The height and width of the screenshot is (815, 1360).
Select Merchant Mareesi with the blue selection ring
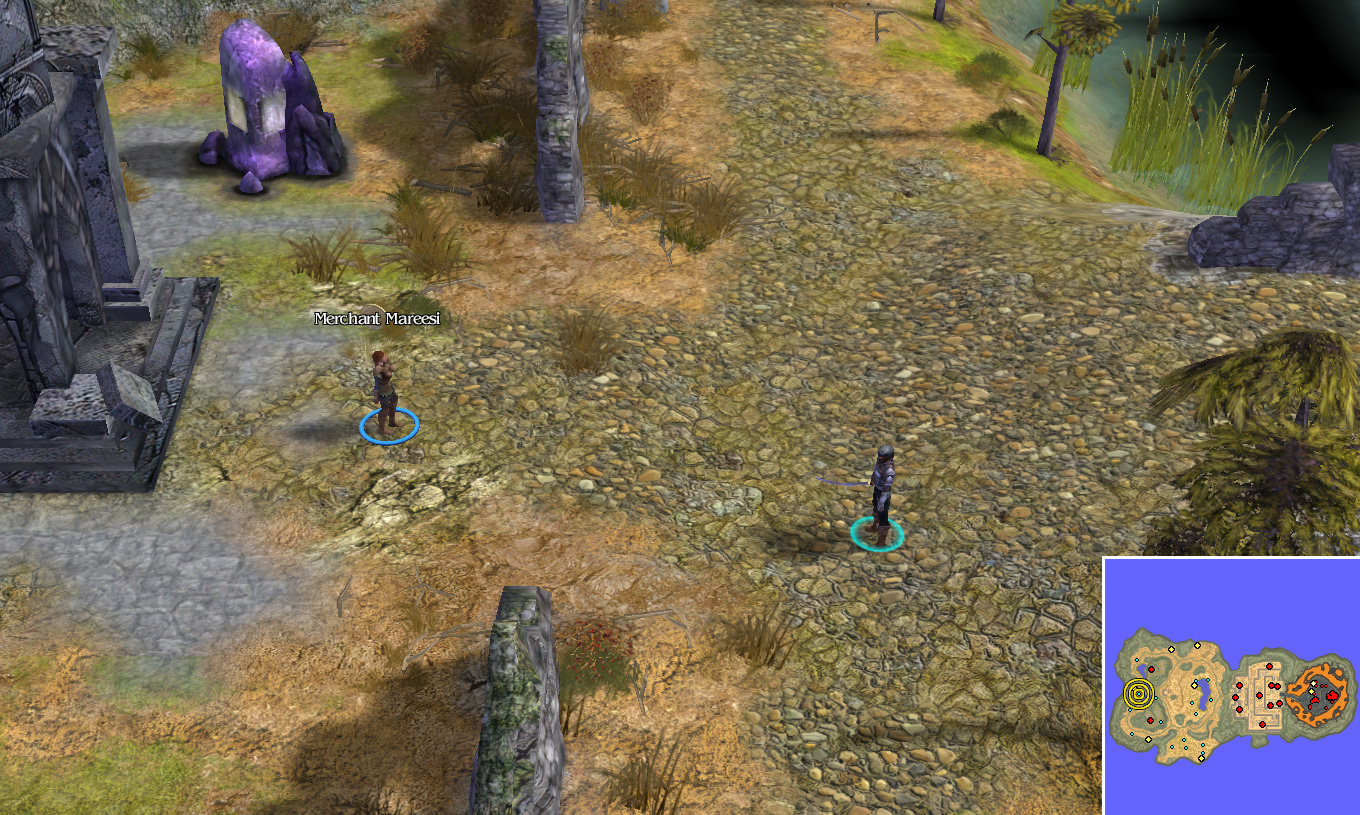pyautogui.click(x=386, y=396)
